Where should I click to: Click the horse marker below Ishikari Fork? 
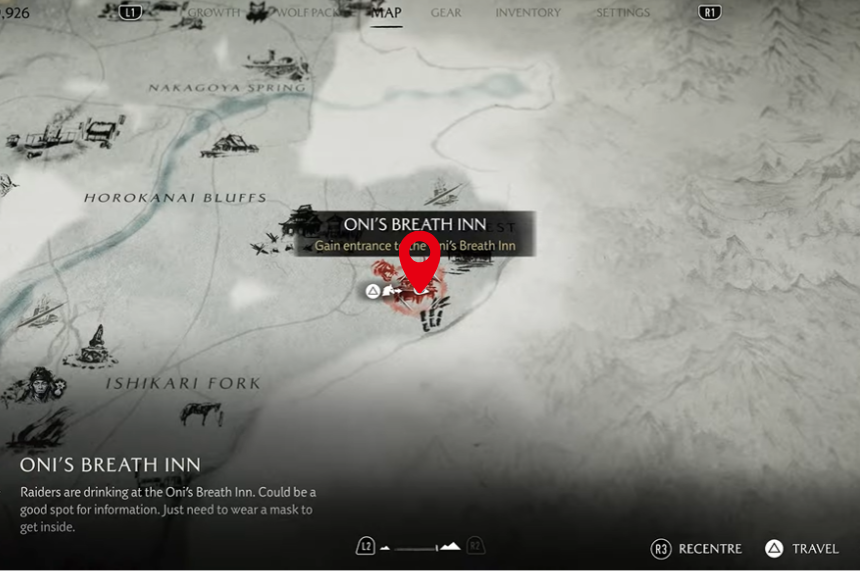pyautogui.click(x=203, y=413)
